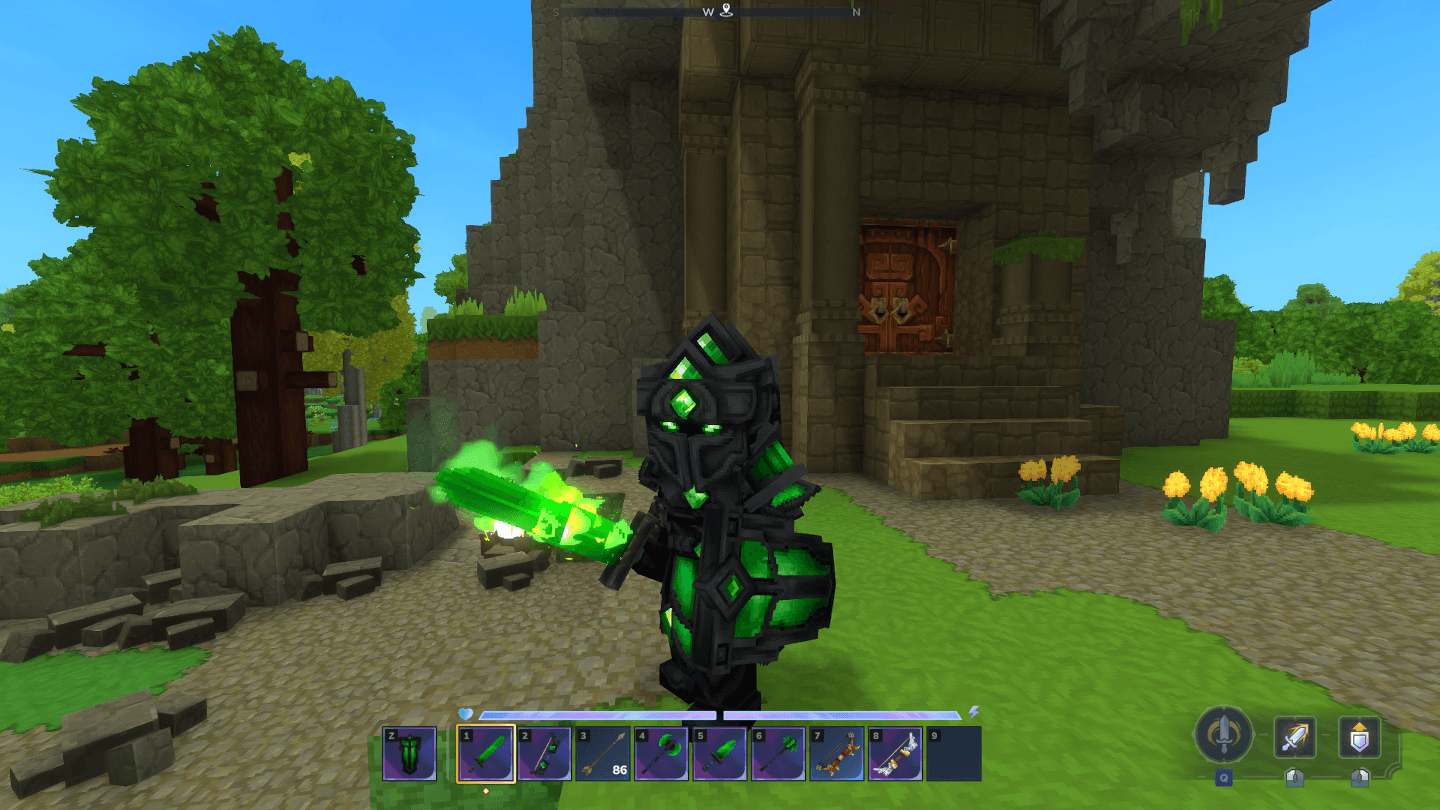Select the arrow stack of 86

point(604,753)
